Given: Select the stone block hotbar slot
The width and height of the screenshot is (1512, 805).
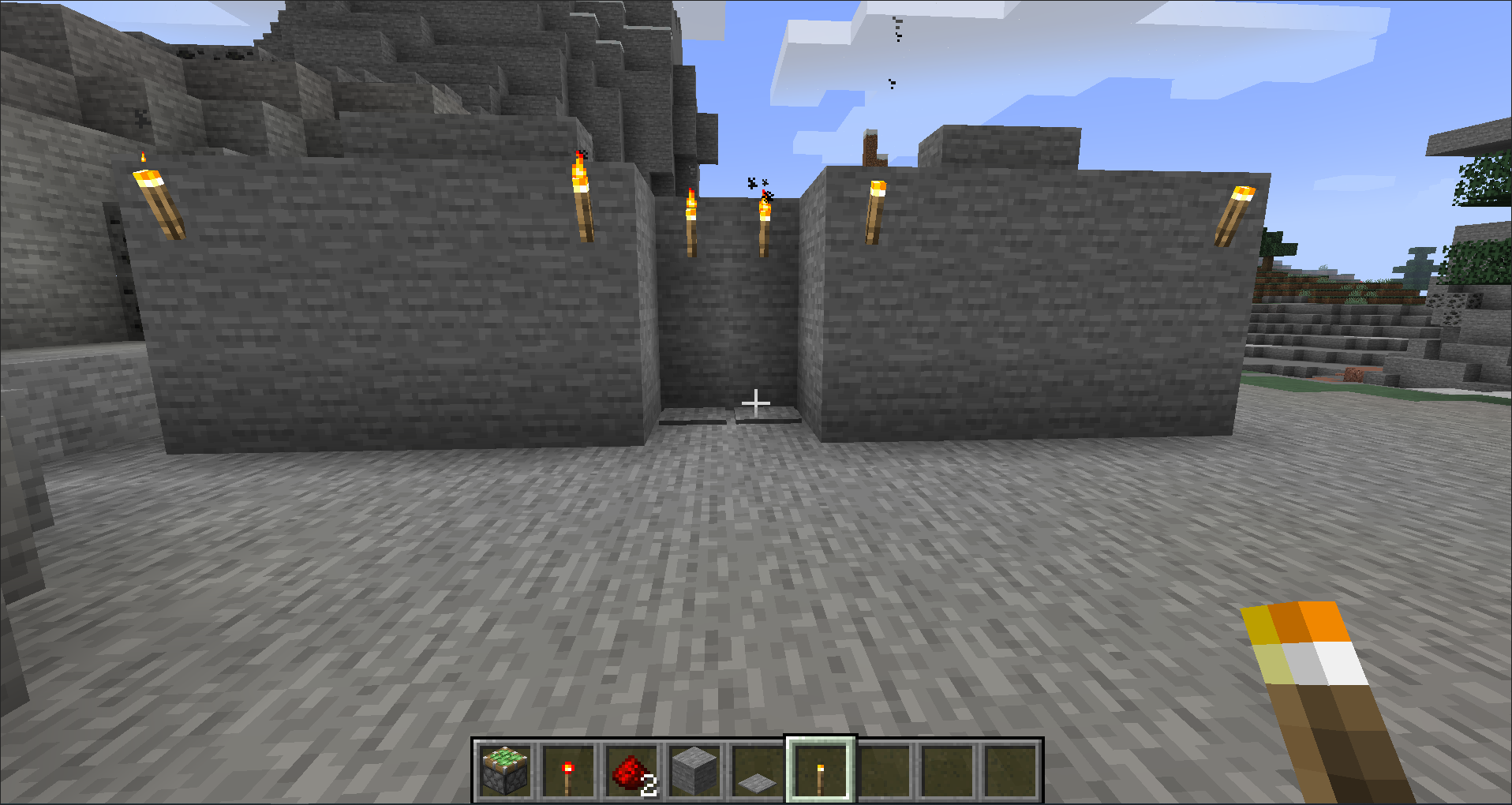Looking at the screenshot, I should [694, 770].
